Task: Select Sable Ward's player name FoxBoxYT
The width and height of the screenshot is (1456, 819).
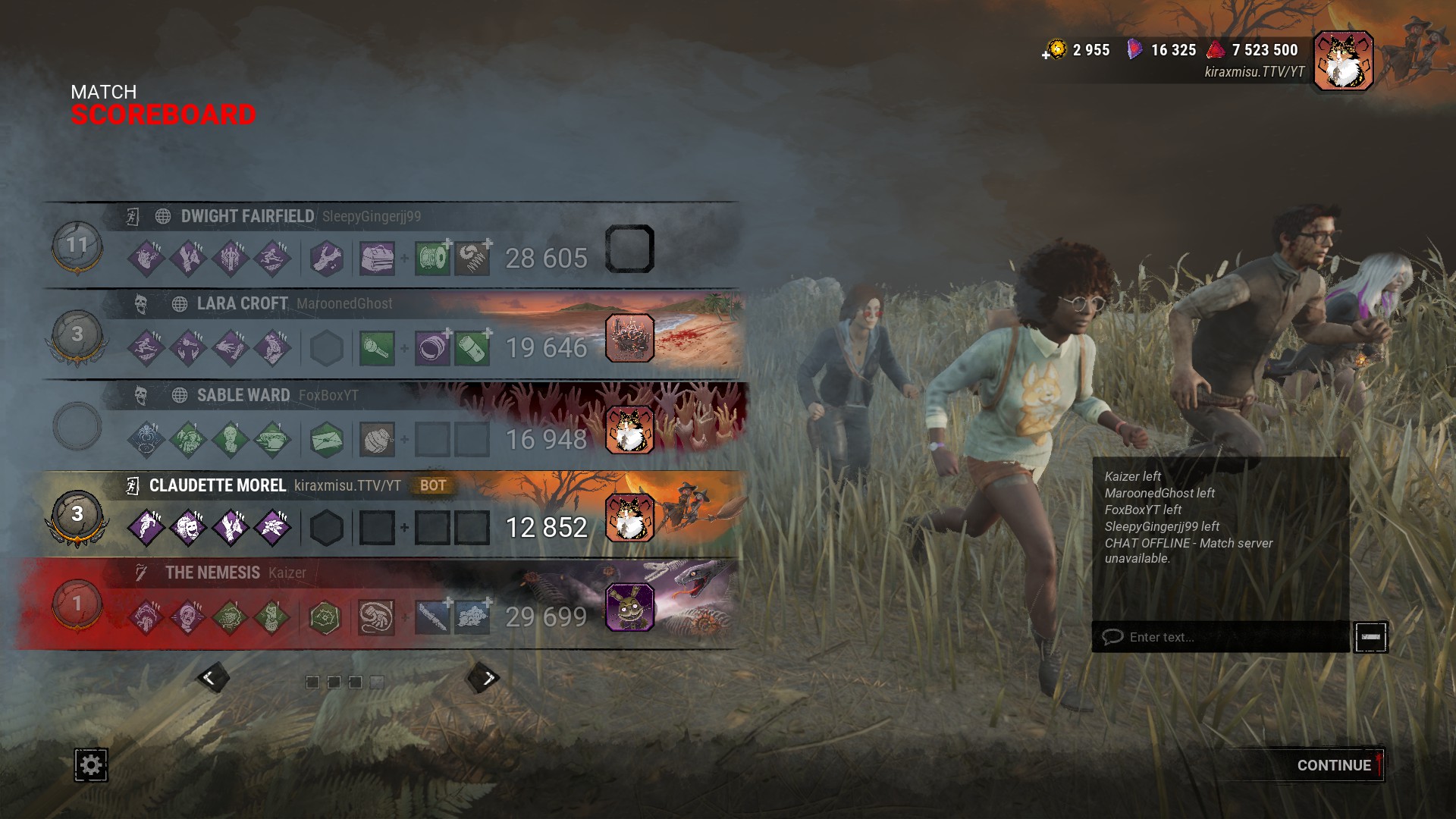Action: click(328, 396)
